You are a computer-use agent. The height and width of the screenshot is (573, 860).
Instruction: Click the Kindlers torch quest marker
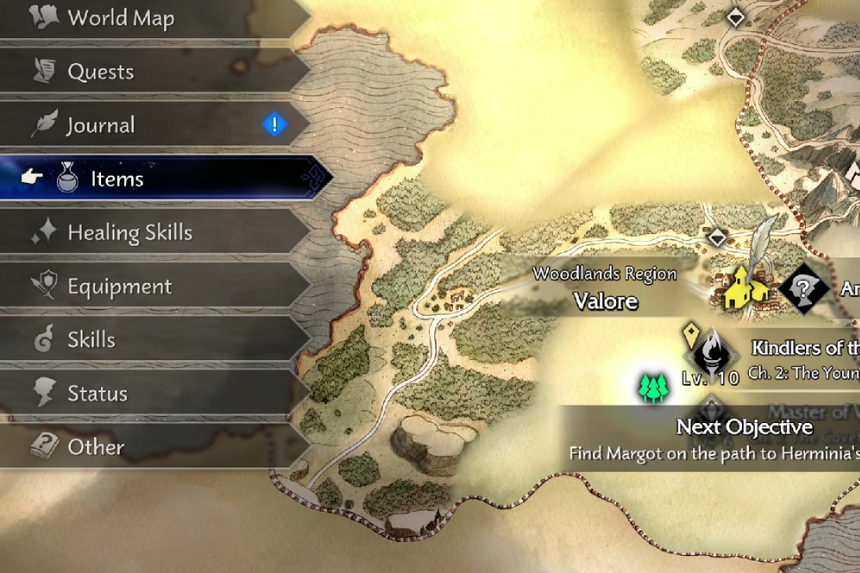(x=713, y=354)
